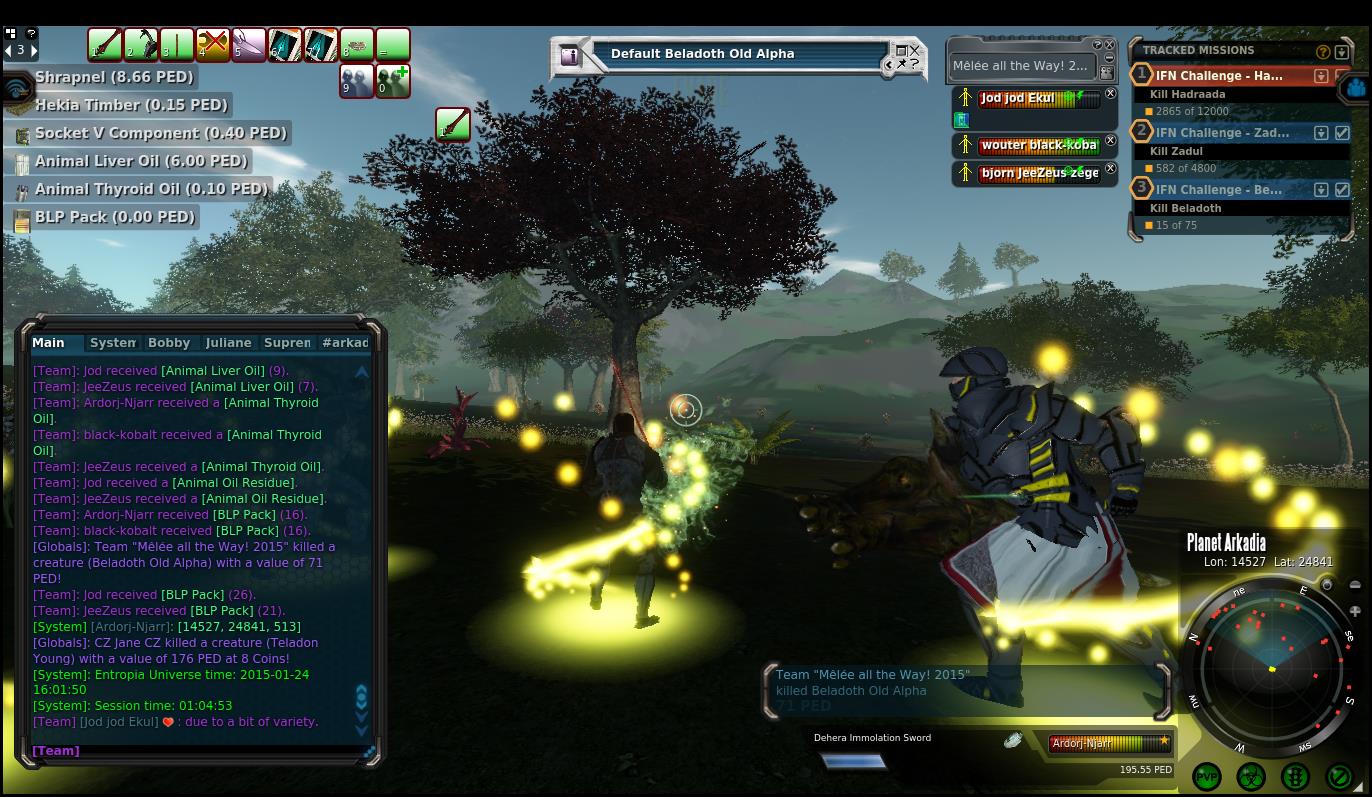Remove Jod jod Ekul from team list

point(1110,94)
